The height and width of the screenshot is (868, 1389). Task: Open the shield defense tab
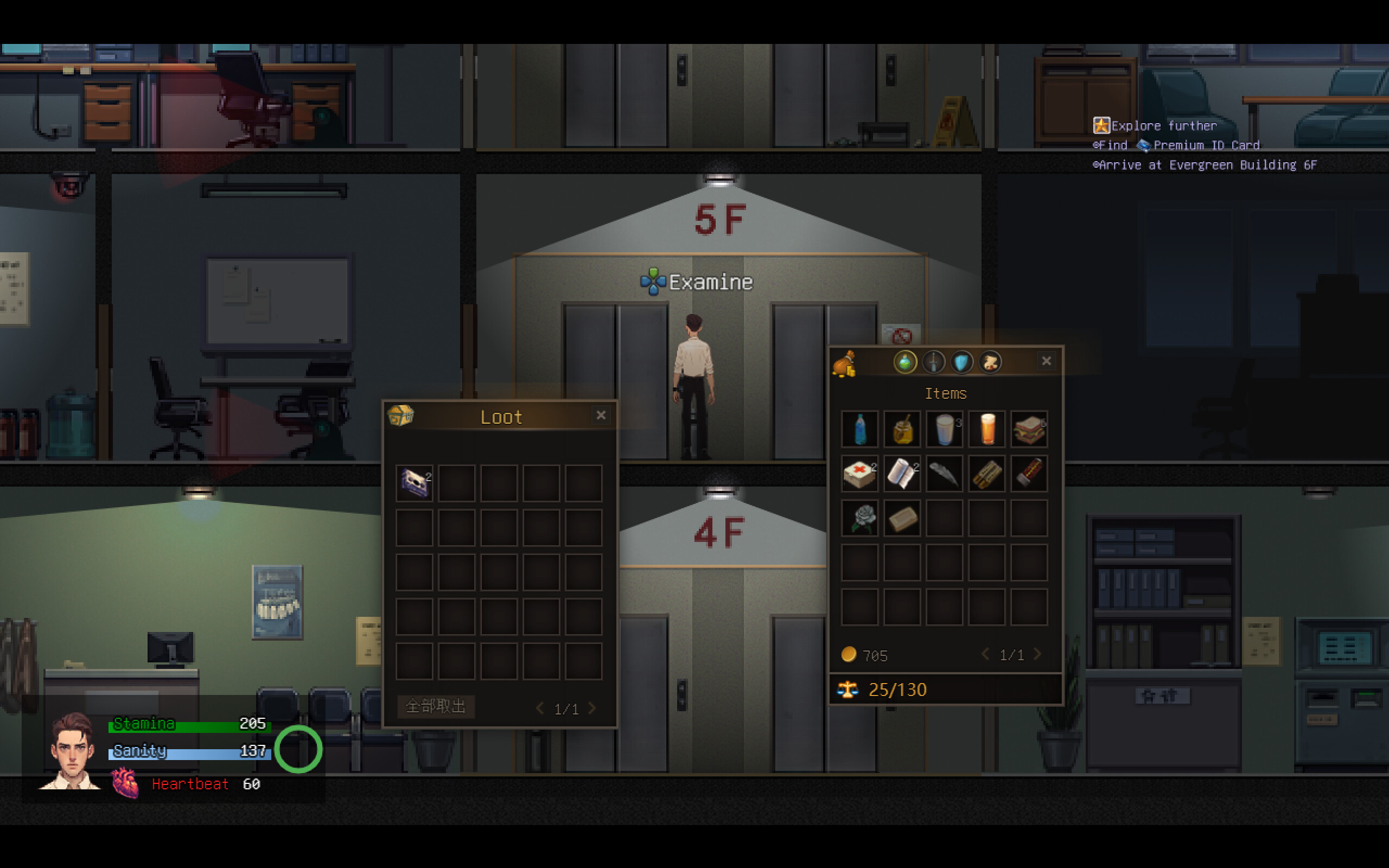pyautogui.click(x=961, y=362)
